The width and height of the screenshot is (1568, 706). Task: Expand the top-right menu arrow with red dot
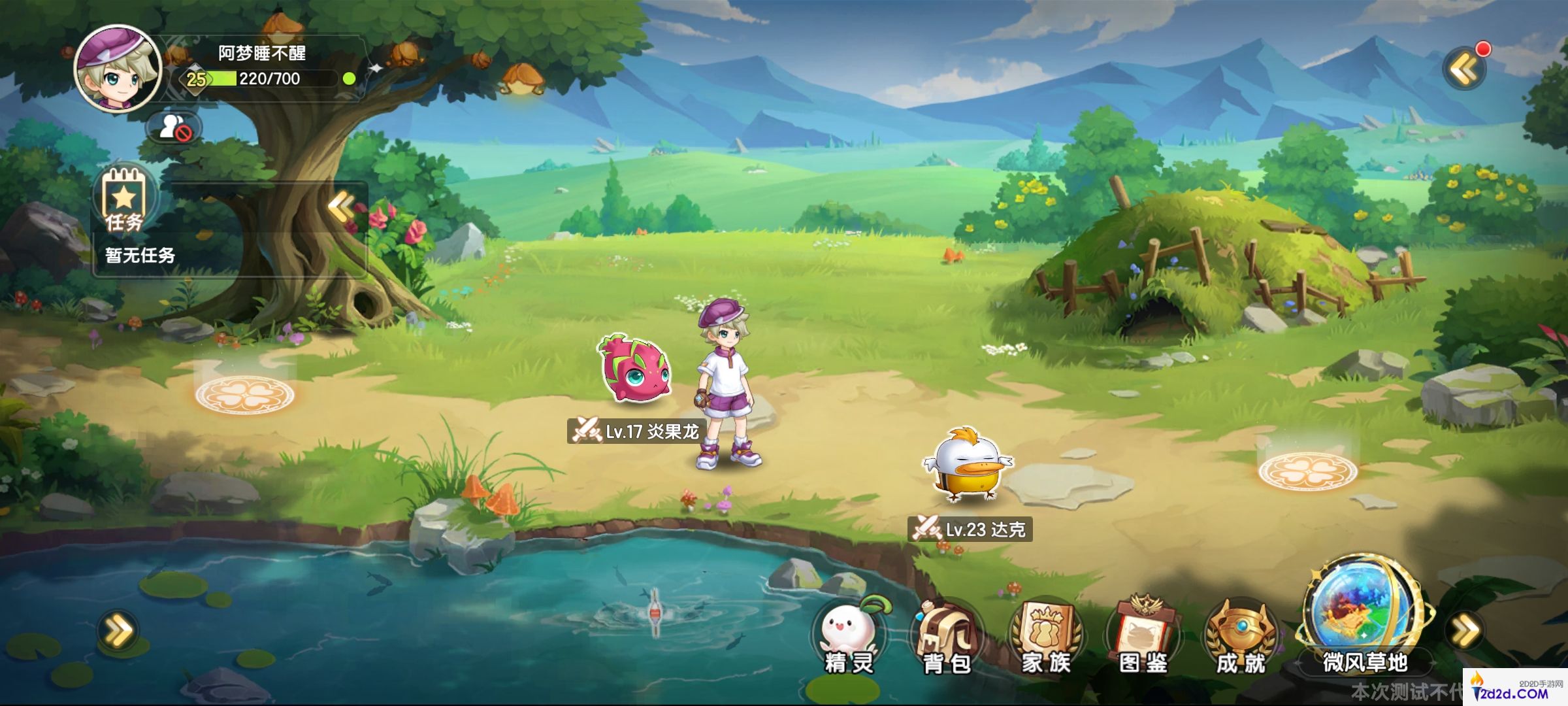(1464, 68)
